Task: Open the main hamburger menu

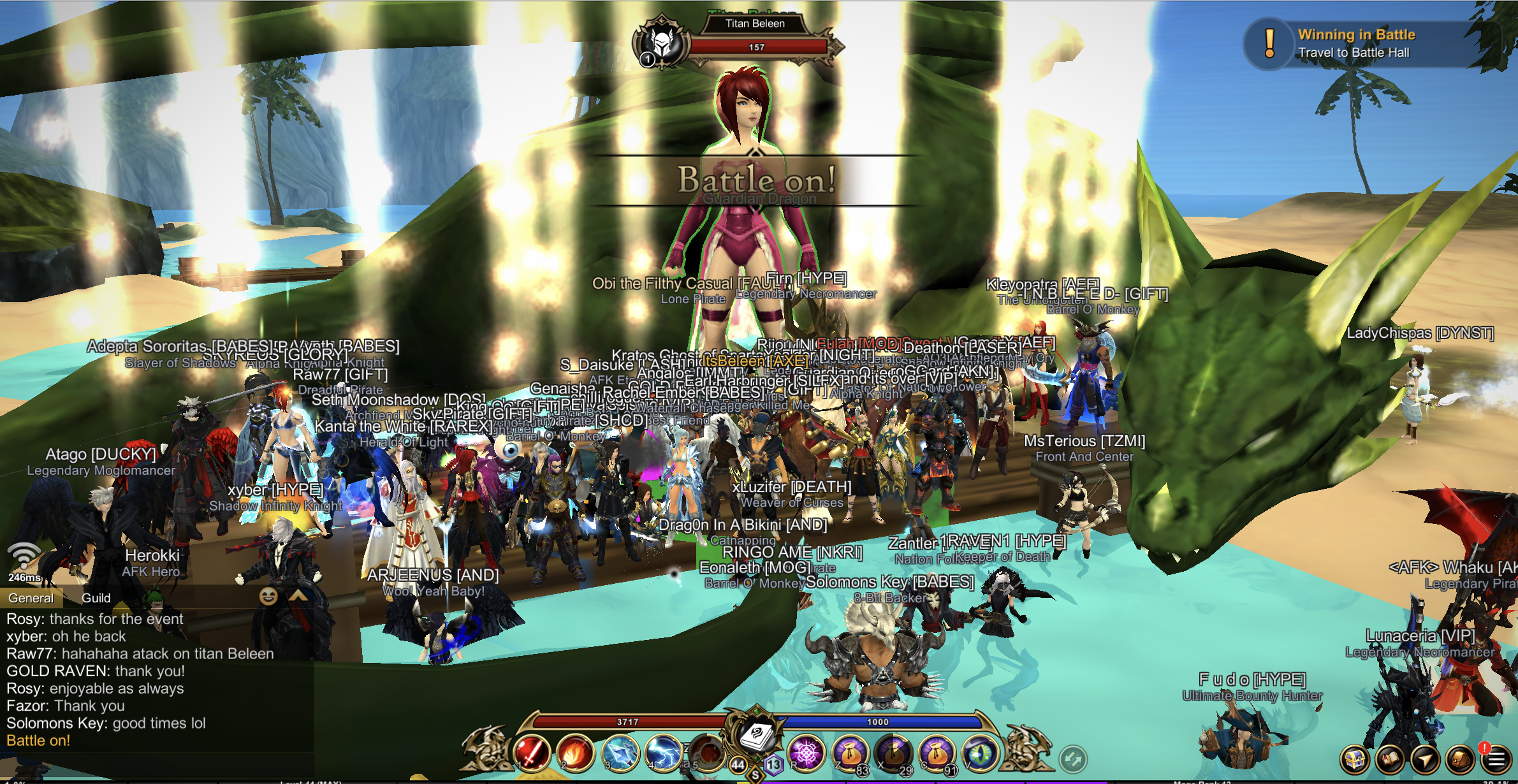Action: (x=1496, y=759)
